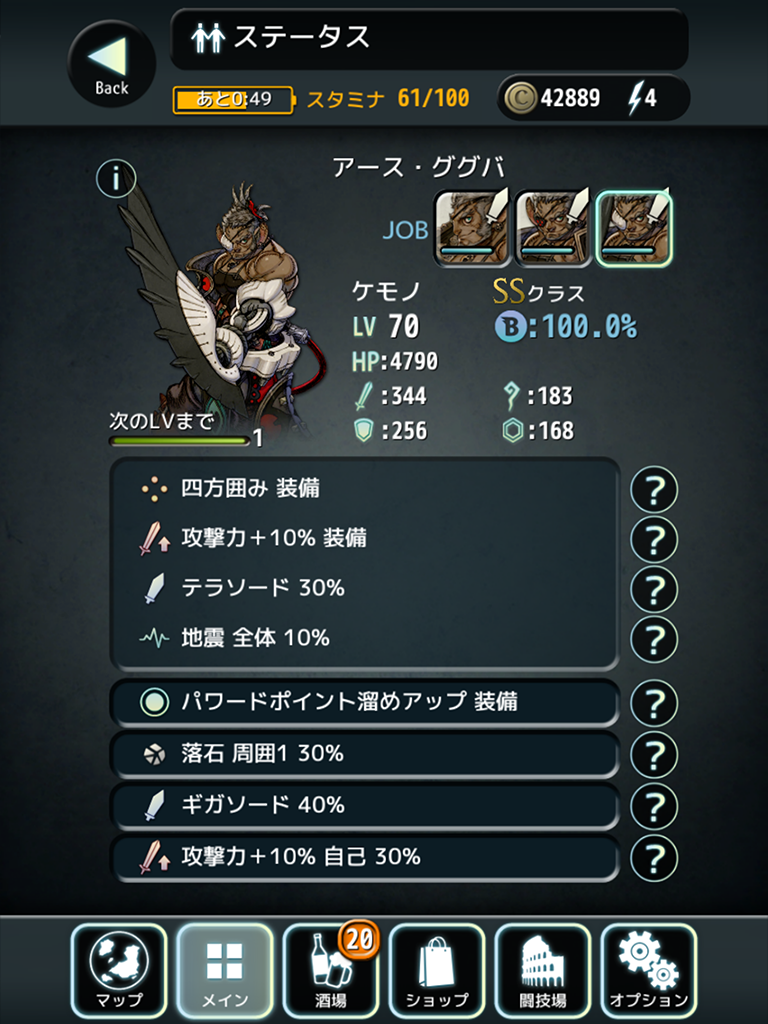Switch to the メイン main menu
Image resolution: width=768 pixels, height=1024 pixels.
coord(225,970)
